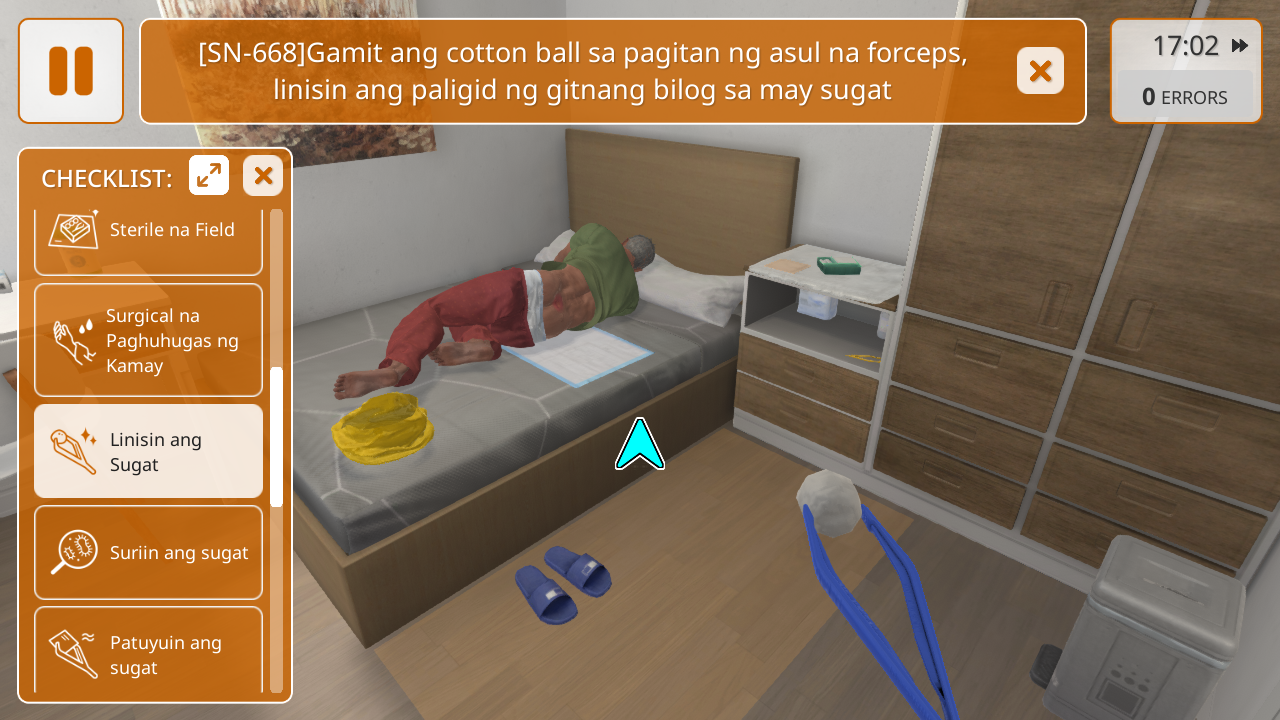1280x720 pixels.
Task: Fast-forward the timer
Action: coord(1240,46)
